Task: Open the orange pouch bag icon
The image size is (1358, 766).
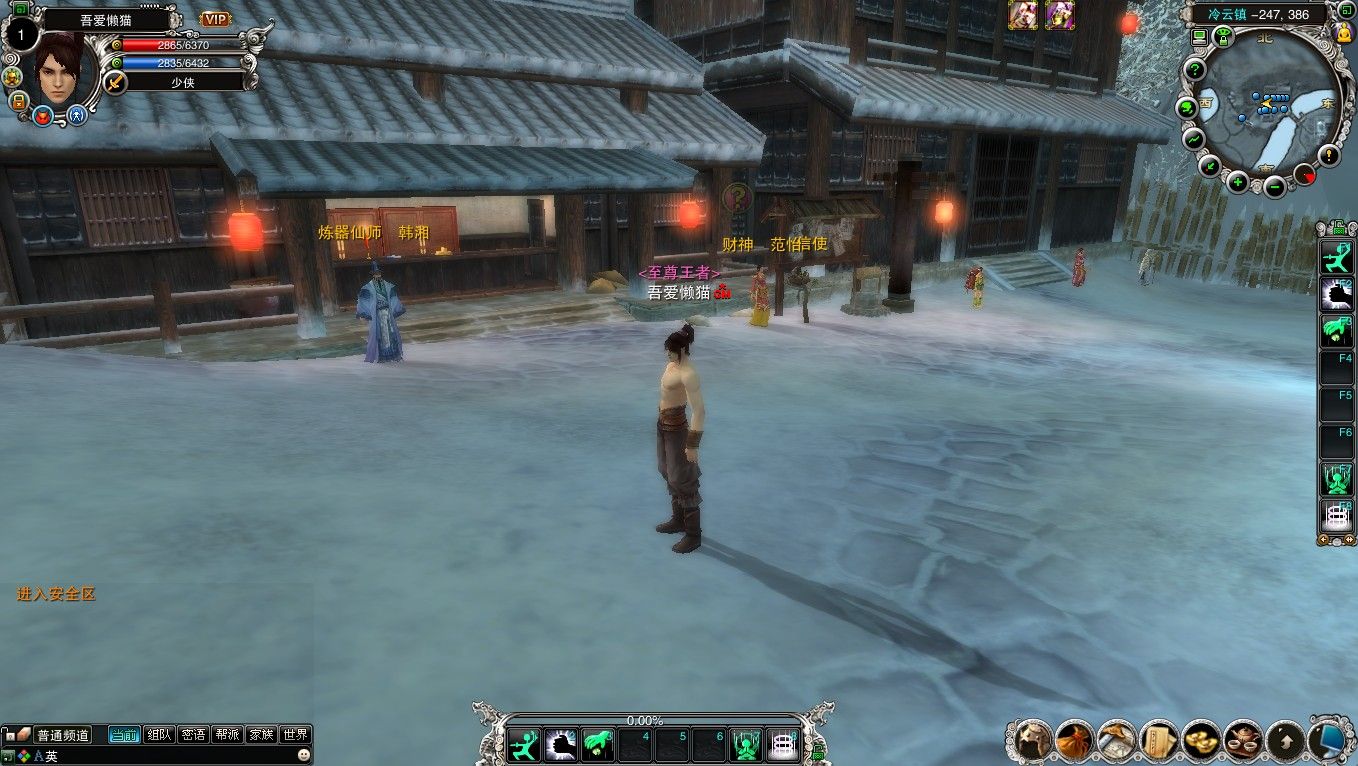Action: coord(1074,740)
